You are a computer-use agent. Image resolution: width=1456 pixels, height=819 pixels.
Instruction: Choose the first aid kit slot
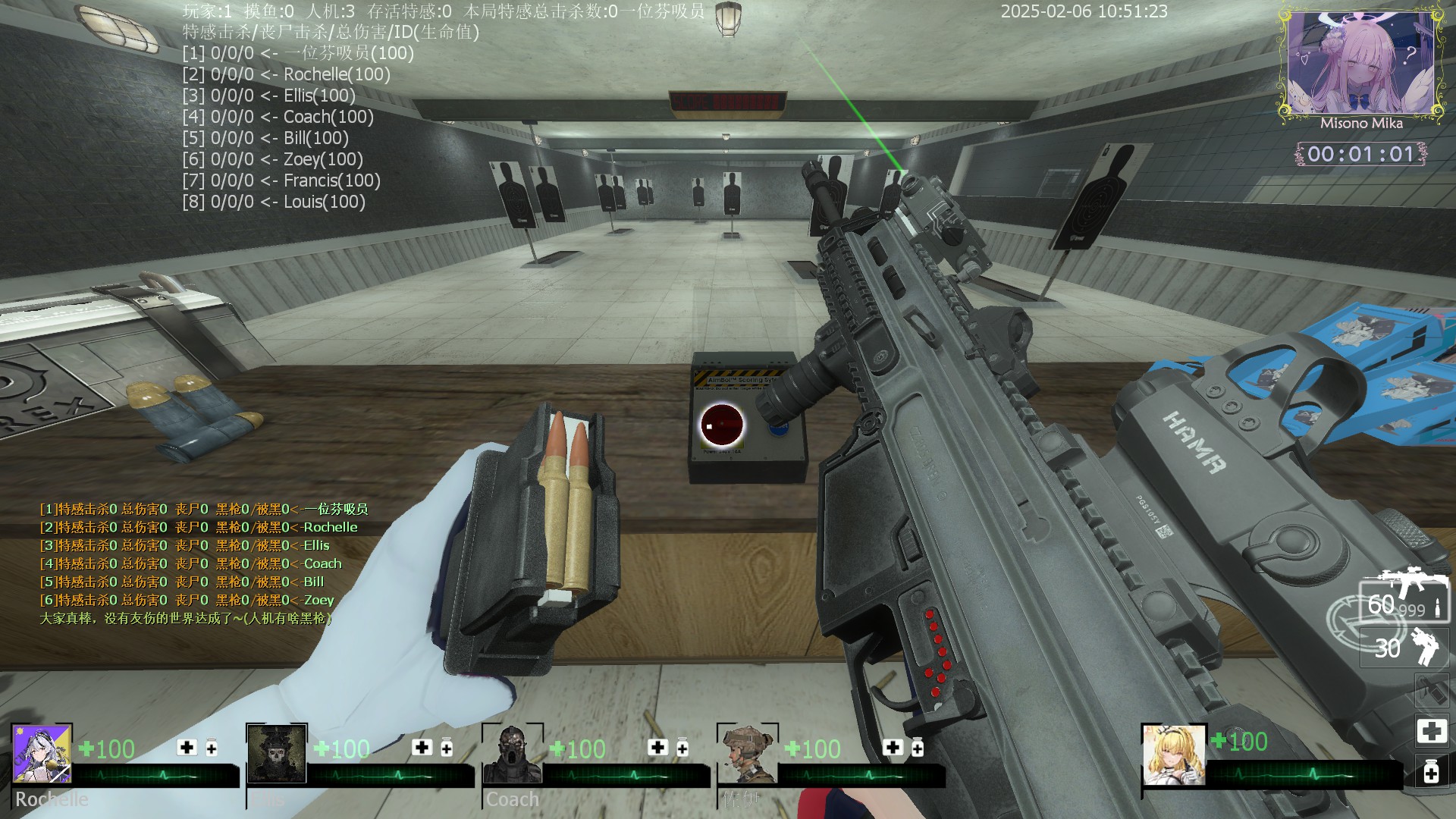coord(1431,731)
